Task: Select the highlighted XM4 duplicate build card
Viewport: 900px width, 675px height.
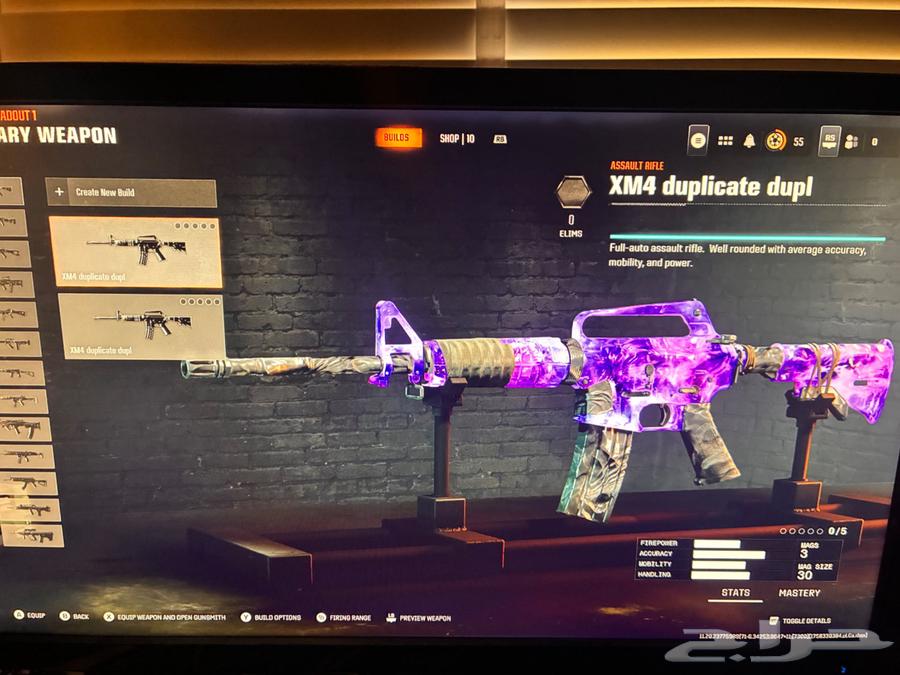Action: (x=135, y=251)
